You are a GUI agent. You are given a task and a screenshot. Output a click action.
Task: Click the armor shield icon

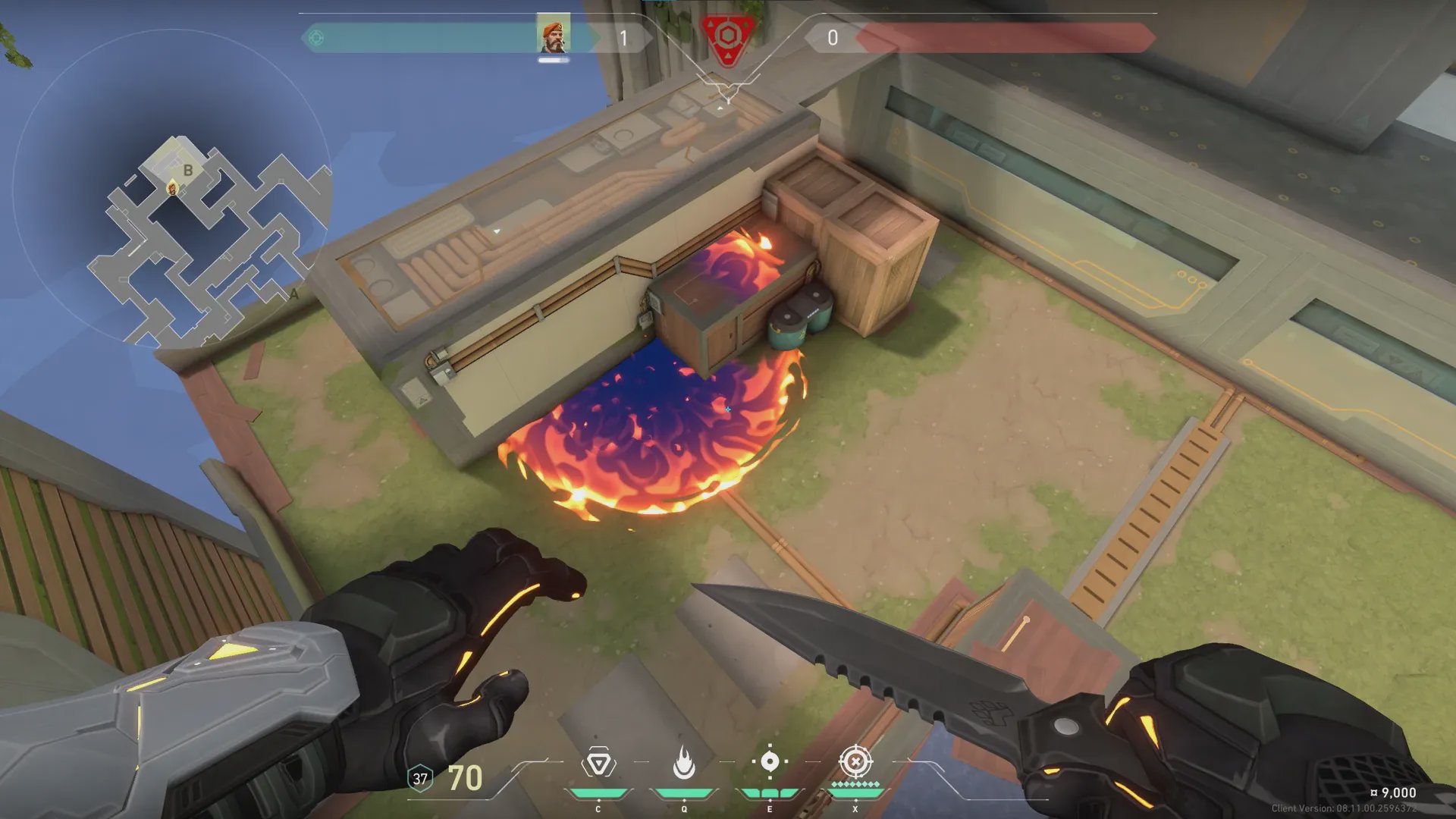tap(420, 779)
